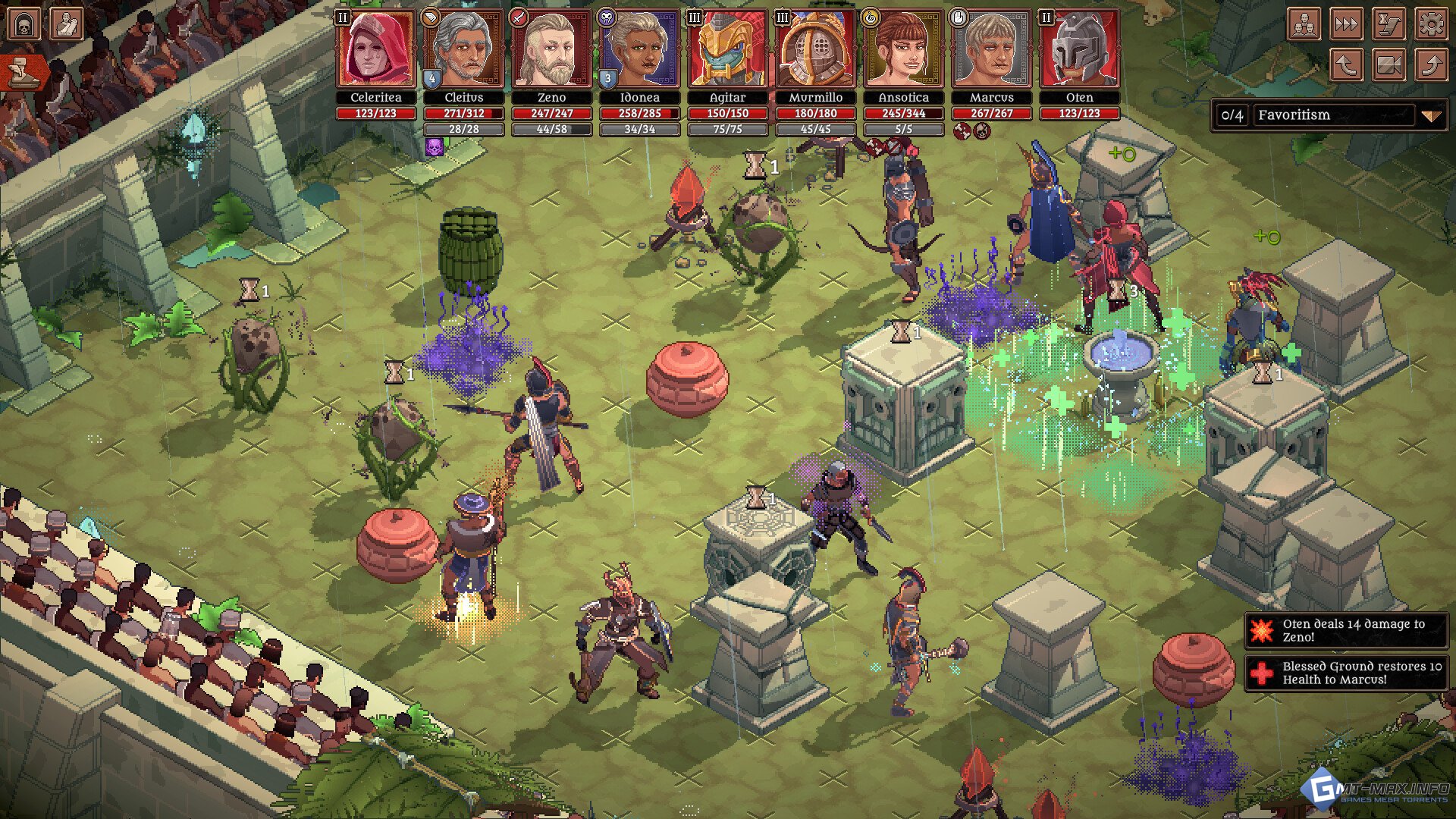Select Cleitus's portrait

coord(464,50)
